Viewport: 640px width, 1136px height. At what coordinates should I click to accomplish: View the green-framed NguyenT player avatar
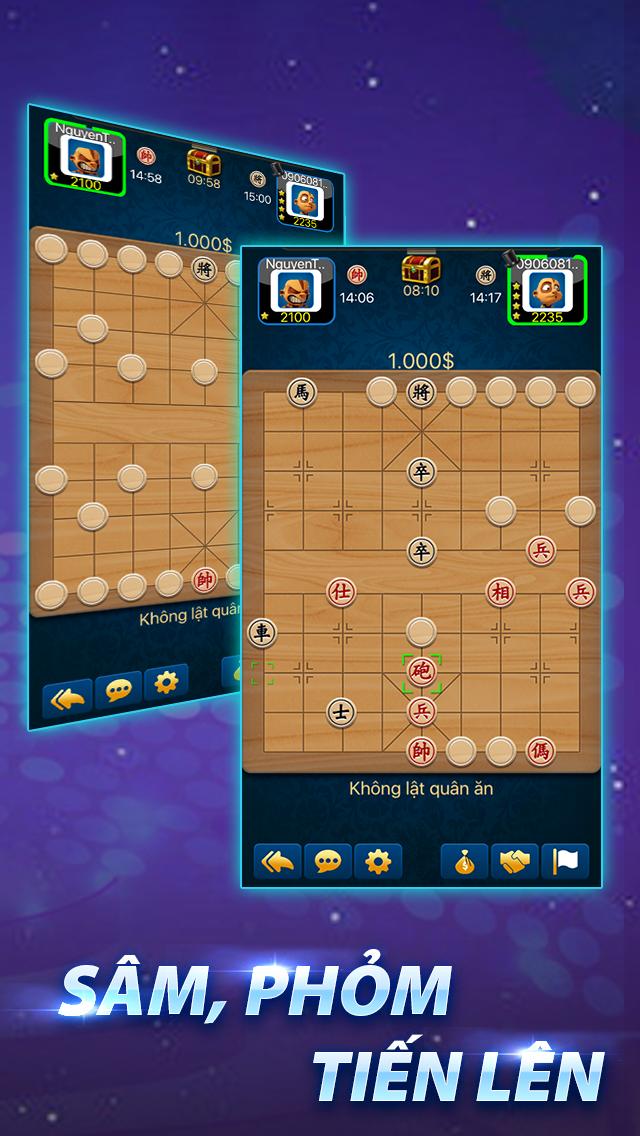(84, 158)
